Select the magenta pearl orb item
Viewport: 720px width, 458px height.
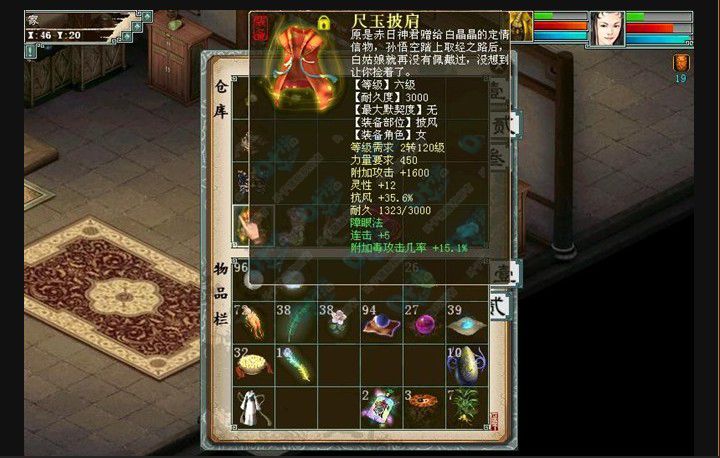click(424, 324)
